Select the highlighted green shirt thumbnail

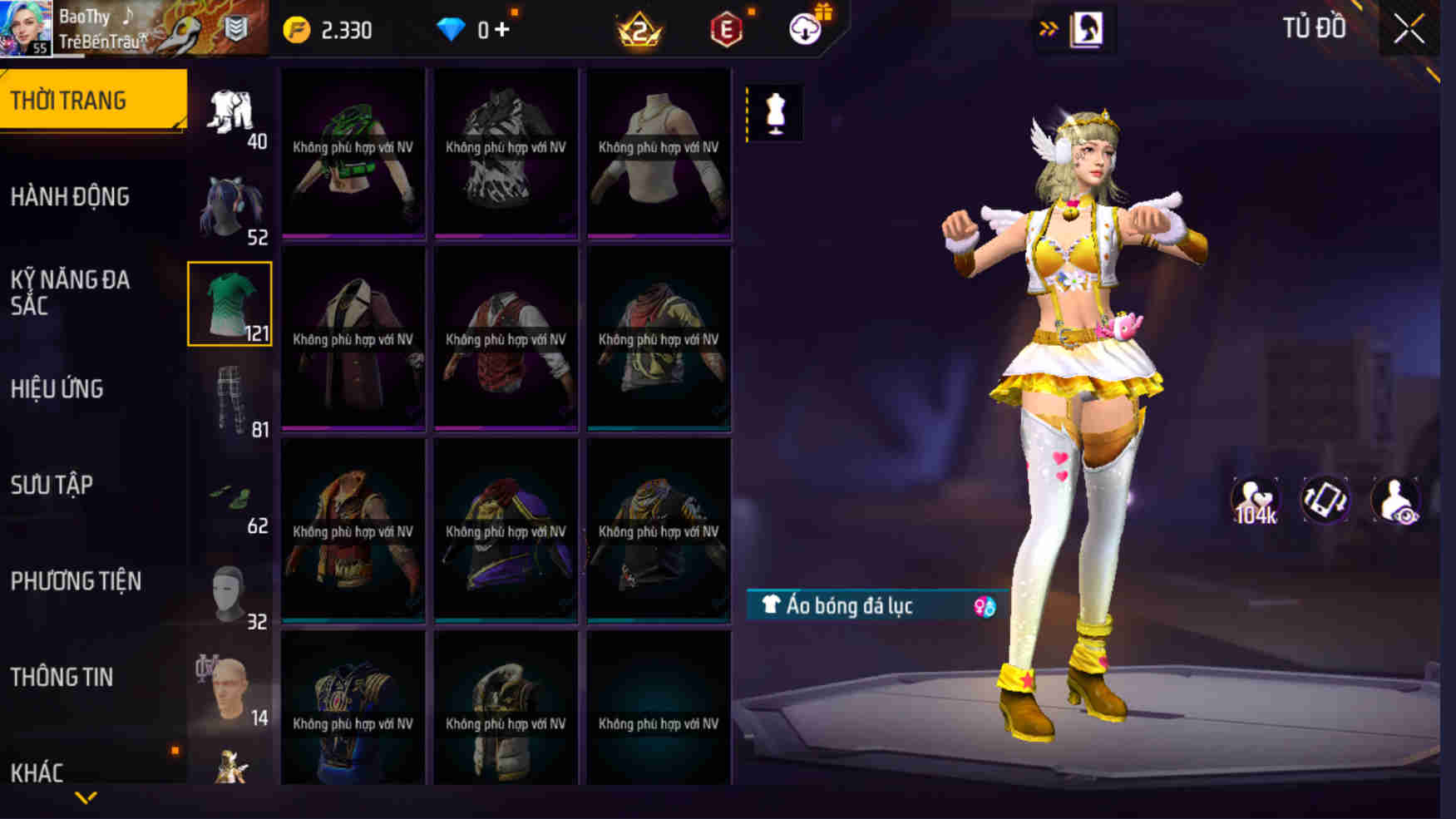click(x=231, y=304)
